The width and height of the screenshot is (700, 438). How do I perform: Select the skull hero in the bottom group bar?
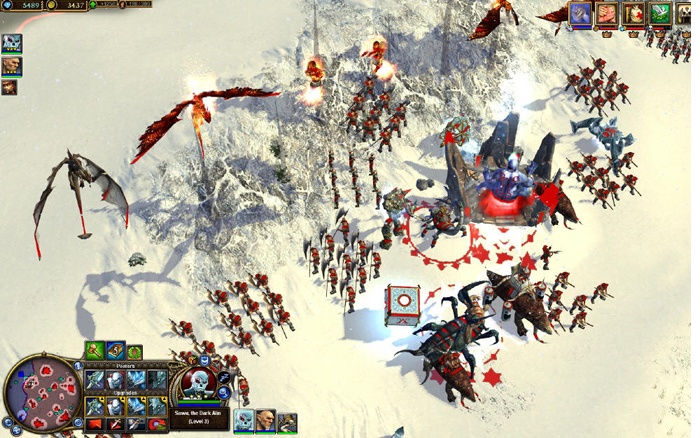click(243, 420)
